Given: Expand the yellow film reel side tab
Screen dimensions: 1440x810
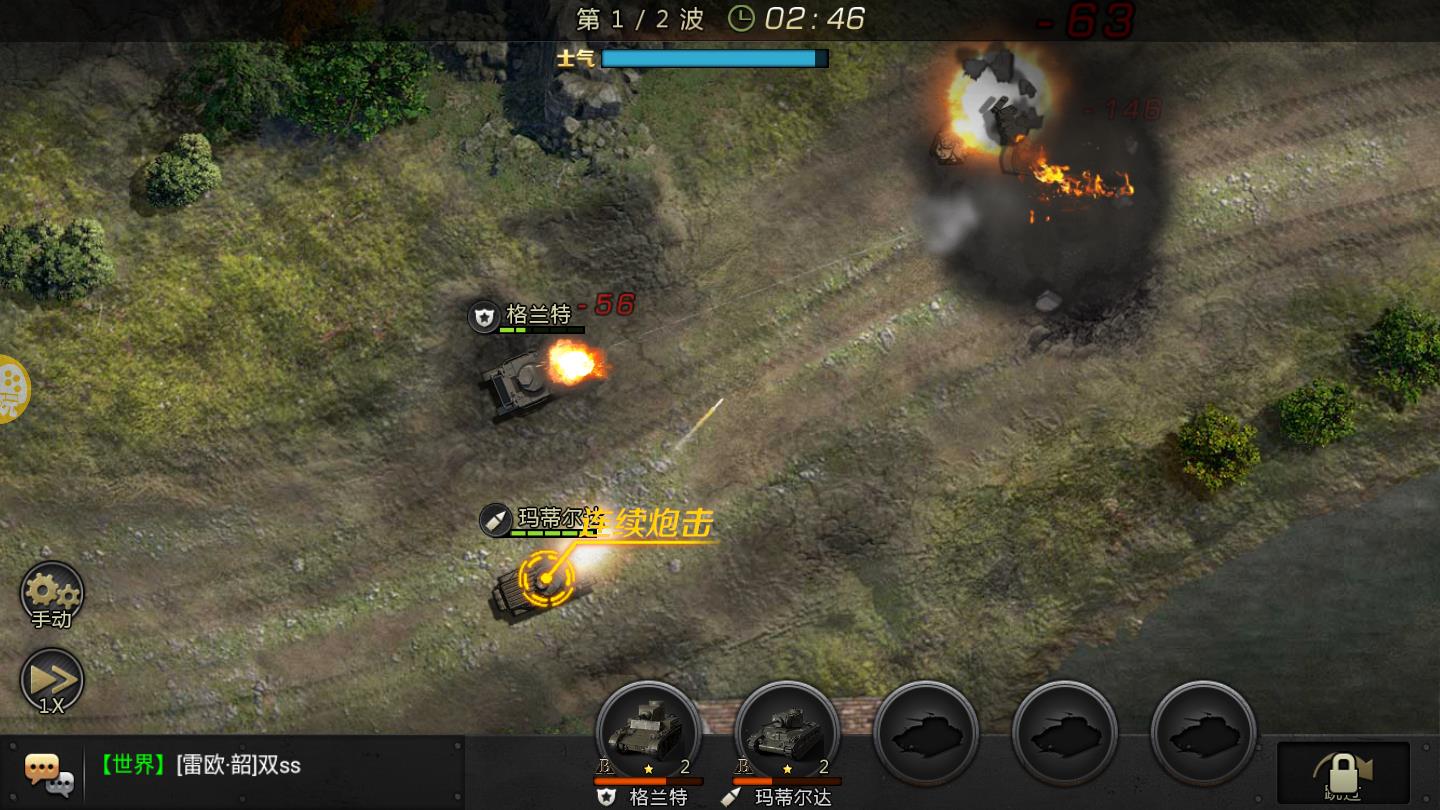Looking at the screenshot, I should coord(12,388).
